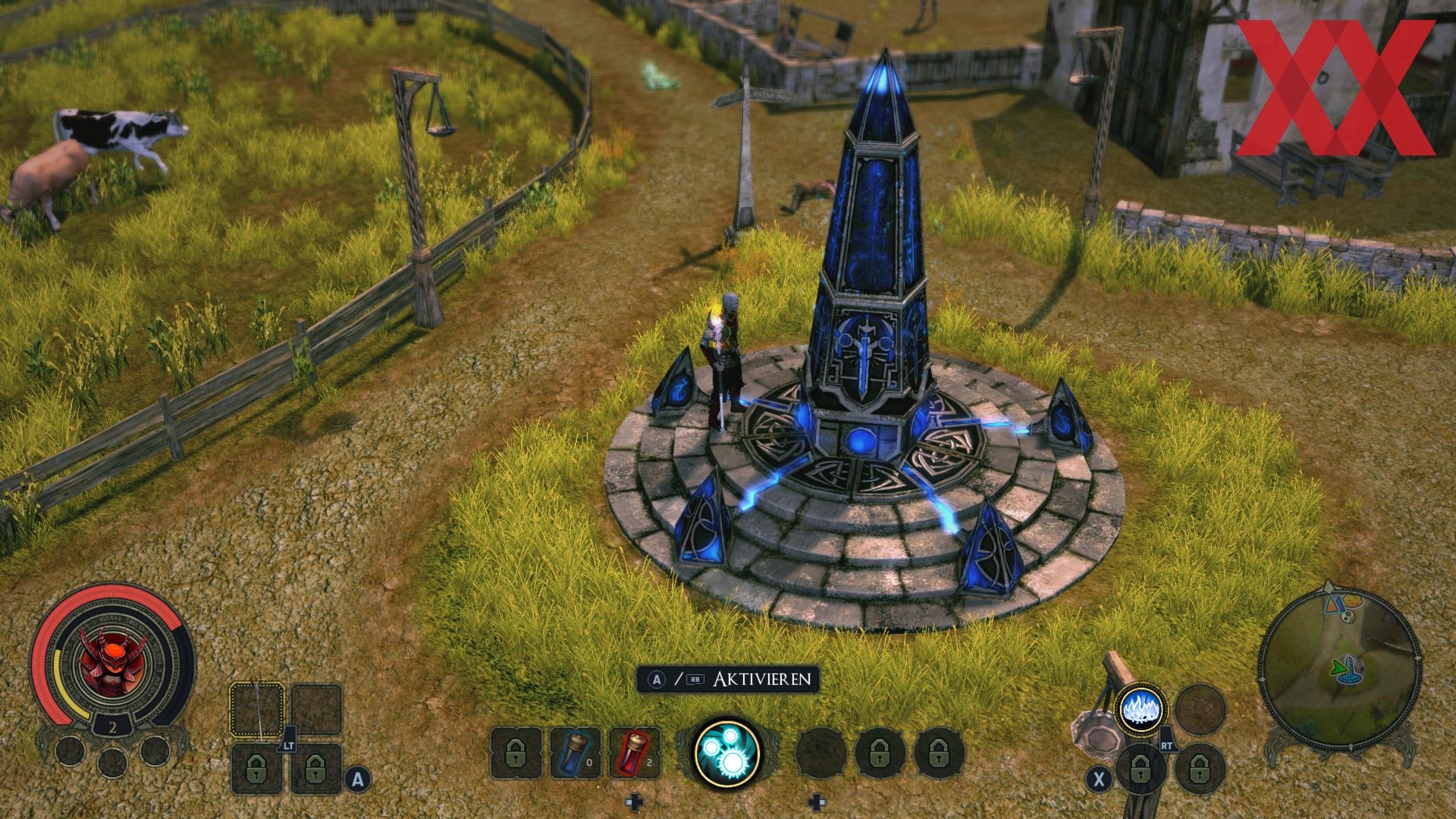Select the blue obelisk marker on minimap
This screenshot has width=1456, height=819.
coord(1352,670)
